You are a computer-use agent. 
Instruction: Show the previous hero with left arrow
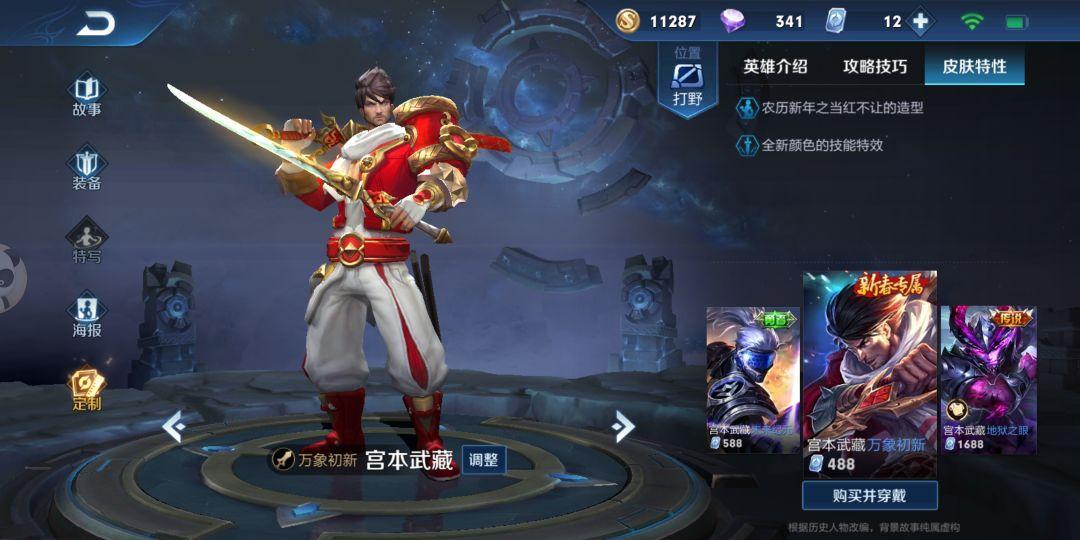pyautogui.click(x=174, y=427)
